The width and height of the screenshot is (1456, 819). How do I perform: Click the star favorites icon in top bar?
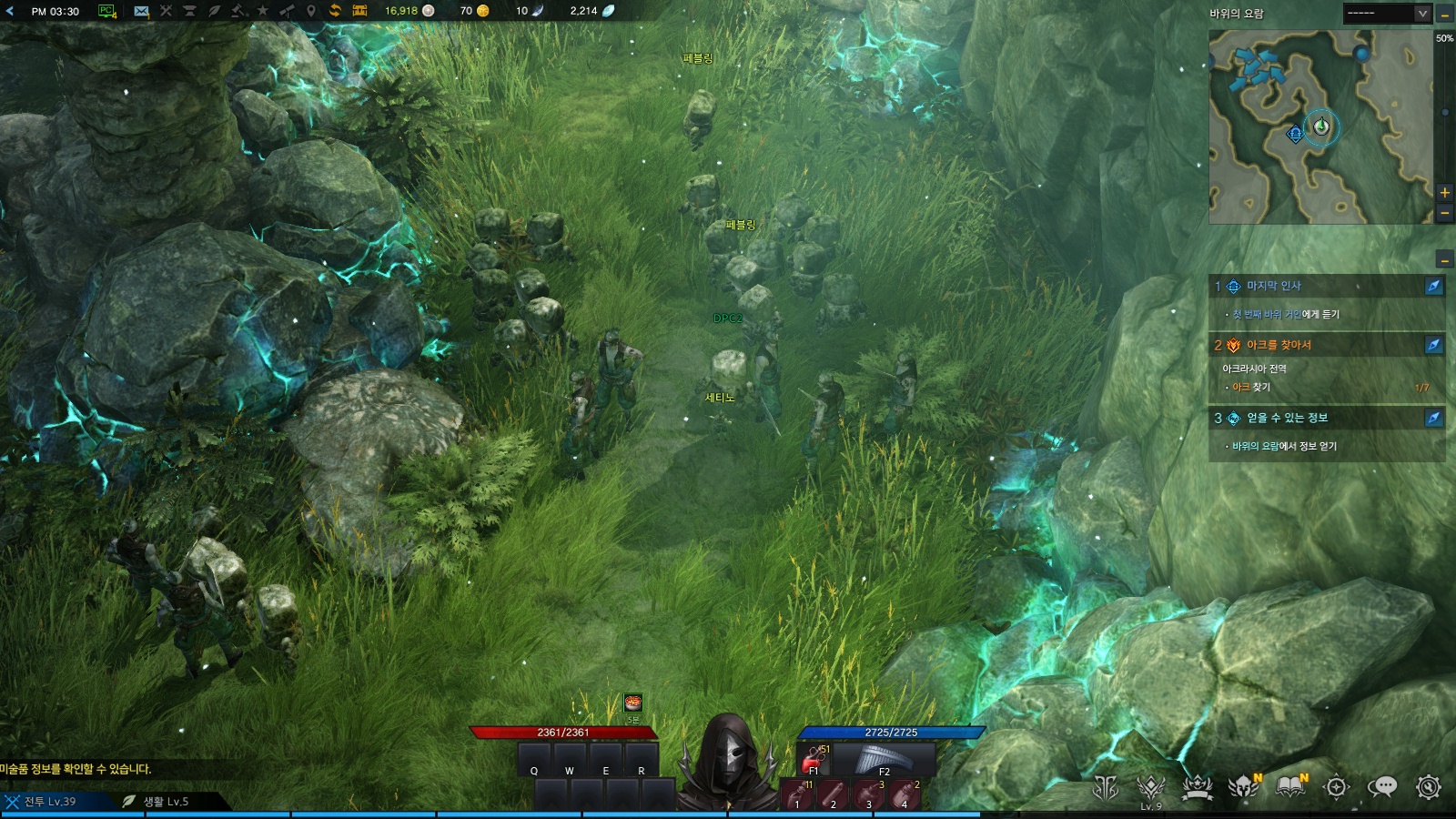[262, 11]
